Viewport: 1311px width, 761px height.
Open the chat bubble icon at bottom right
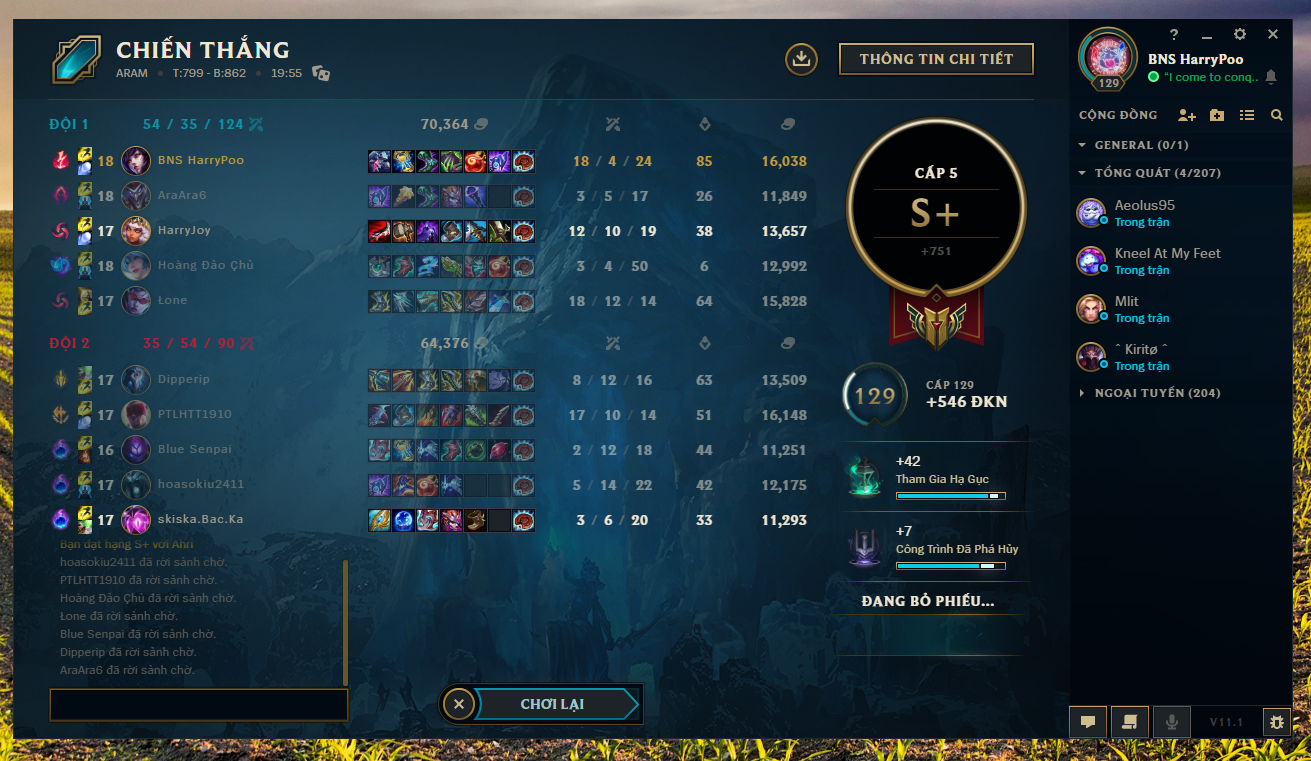(x=1088, y=722)
